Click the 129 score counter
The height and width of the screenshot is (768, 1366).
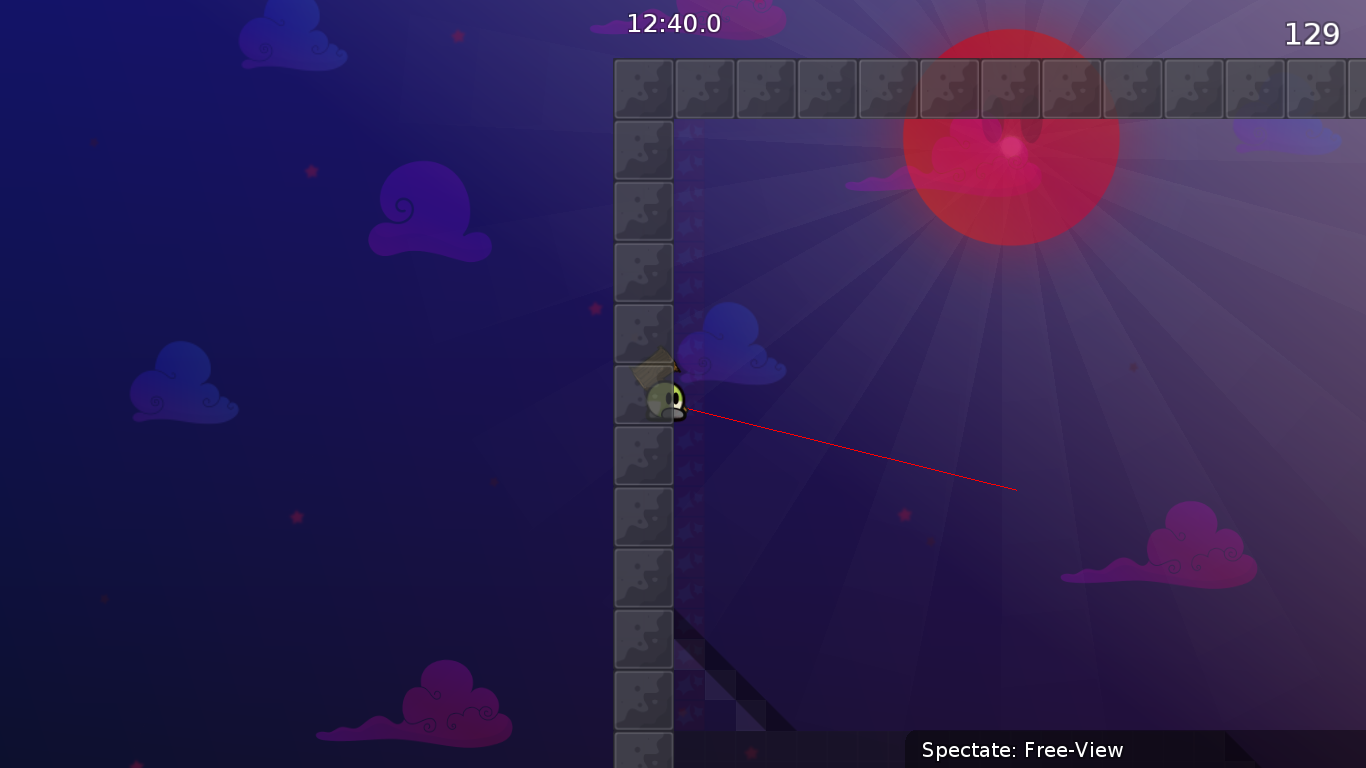[x=1312, y=33]
